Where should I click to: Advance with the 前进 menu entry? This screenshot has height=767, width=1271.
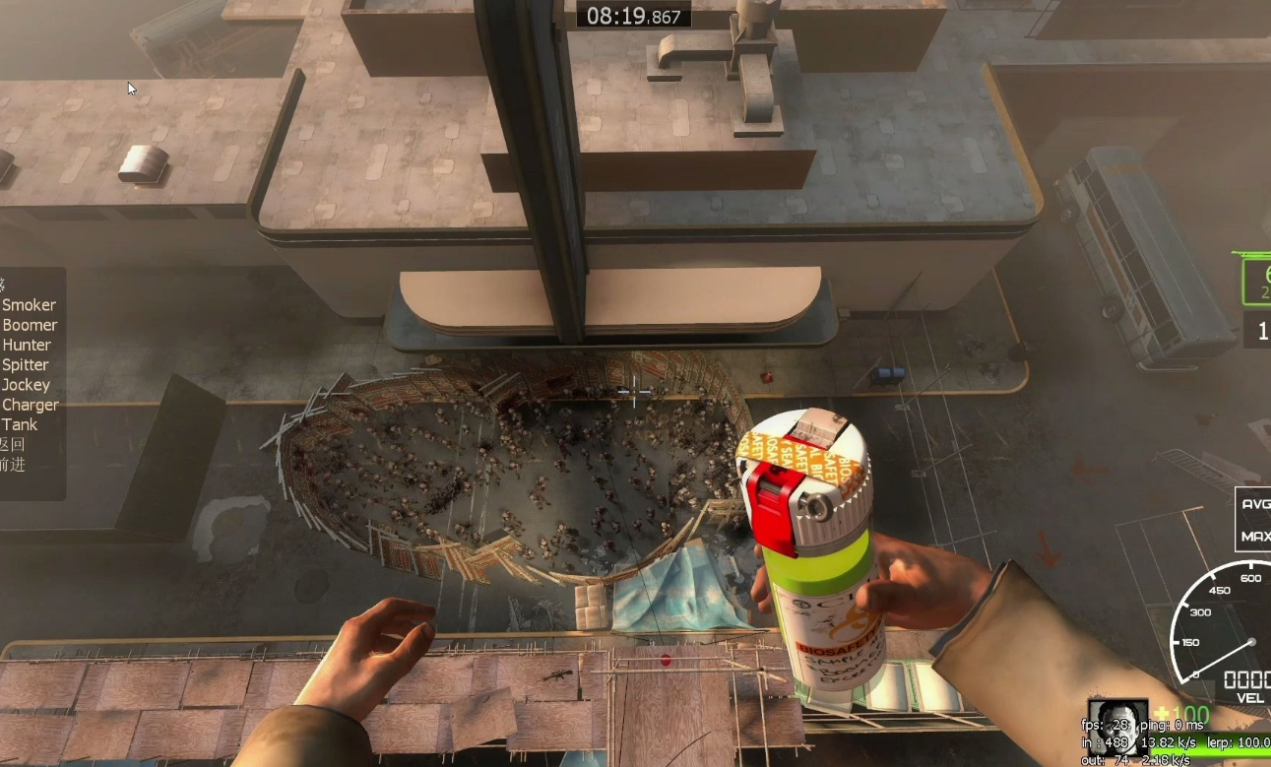coord(12,465)
